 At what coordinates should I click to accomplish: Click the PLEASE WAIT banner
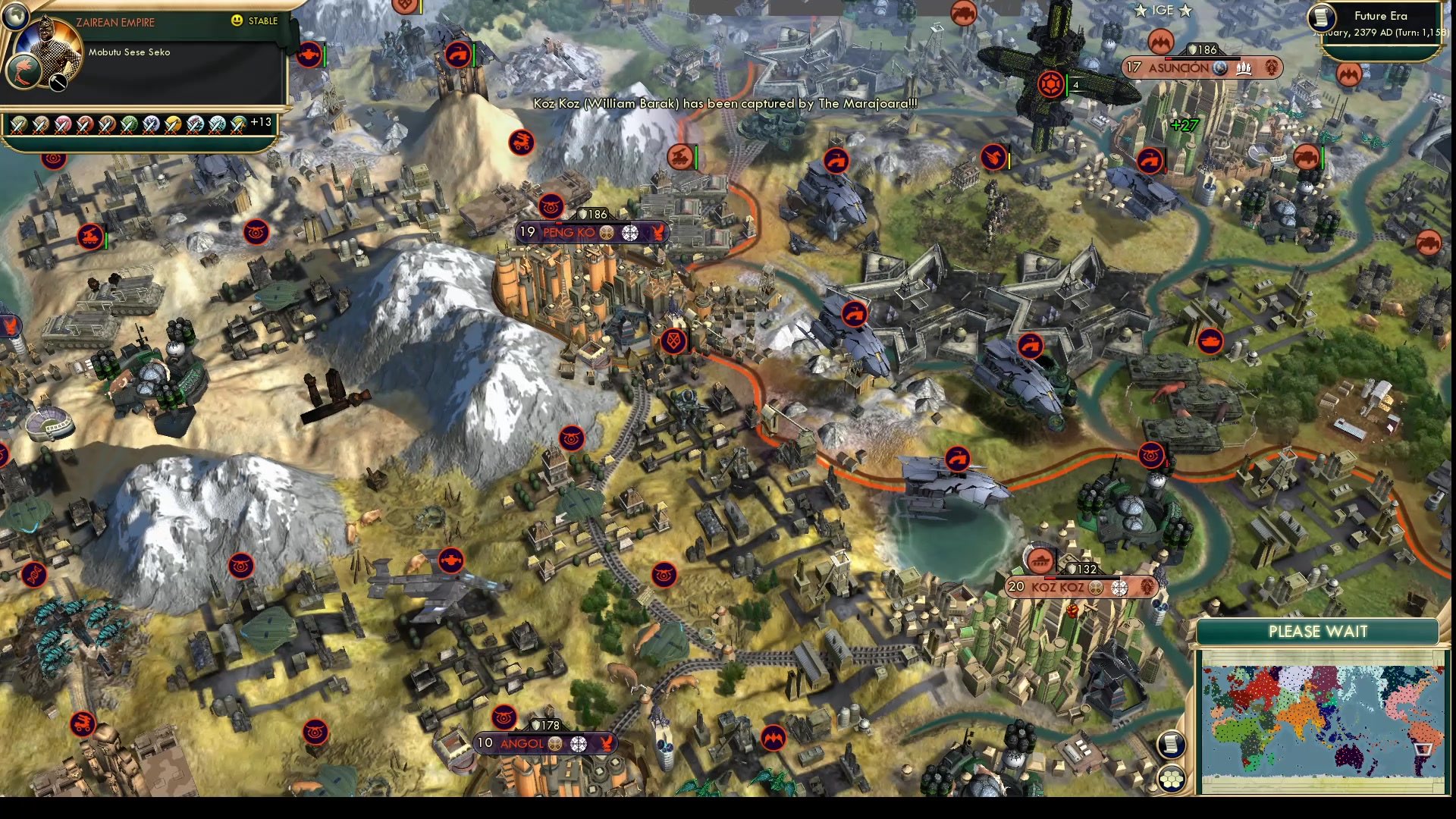pyautogui.click(x=1319, y=631)
